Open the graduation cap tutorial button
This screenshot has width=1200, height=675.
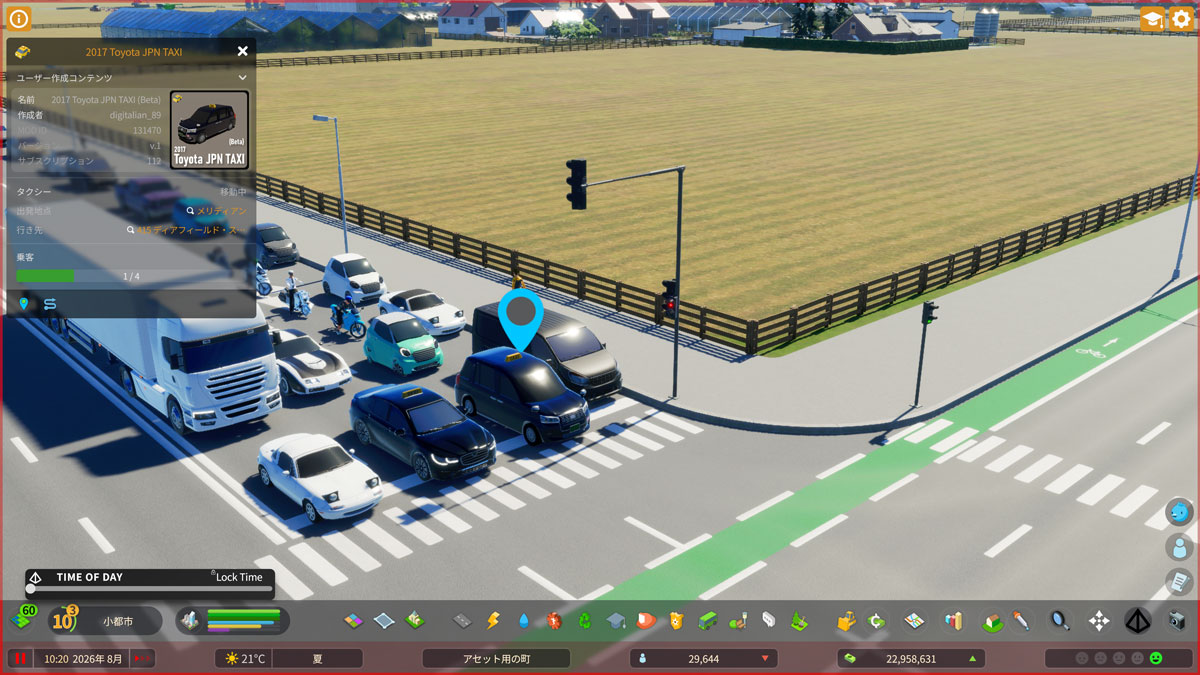click(x=1152, y=19)
